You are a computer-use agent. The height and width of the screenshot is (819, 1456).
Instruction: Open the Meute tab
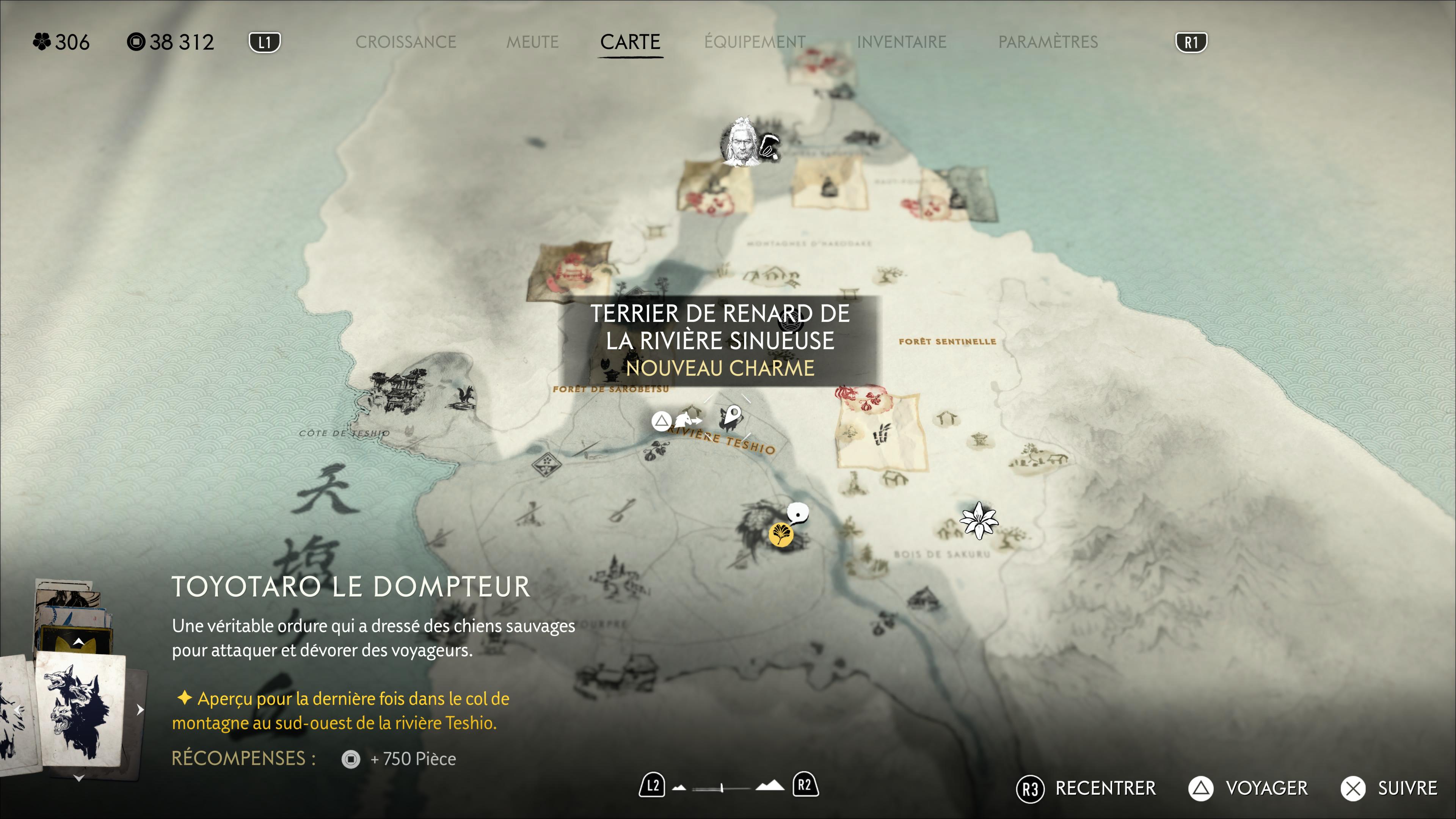point(532,42)
